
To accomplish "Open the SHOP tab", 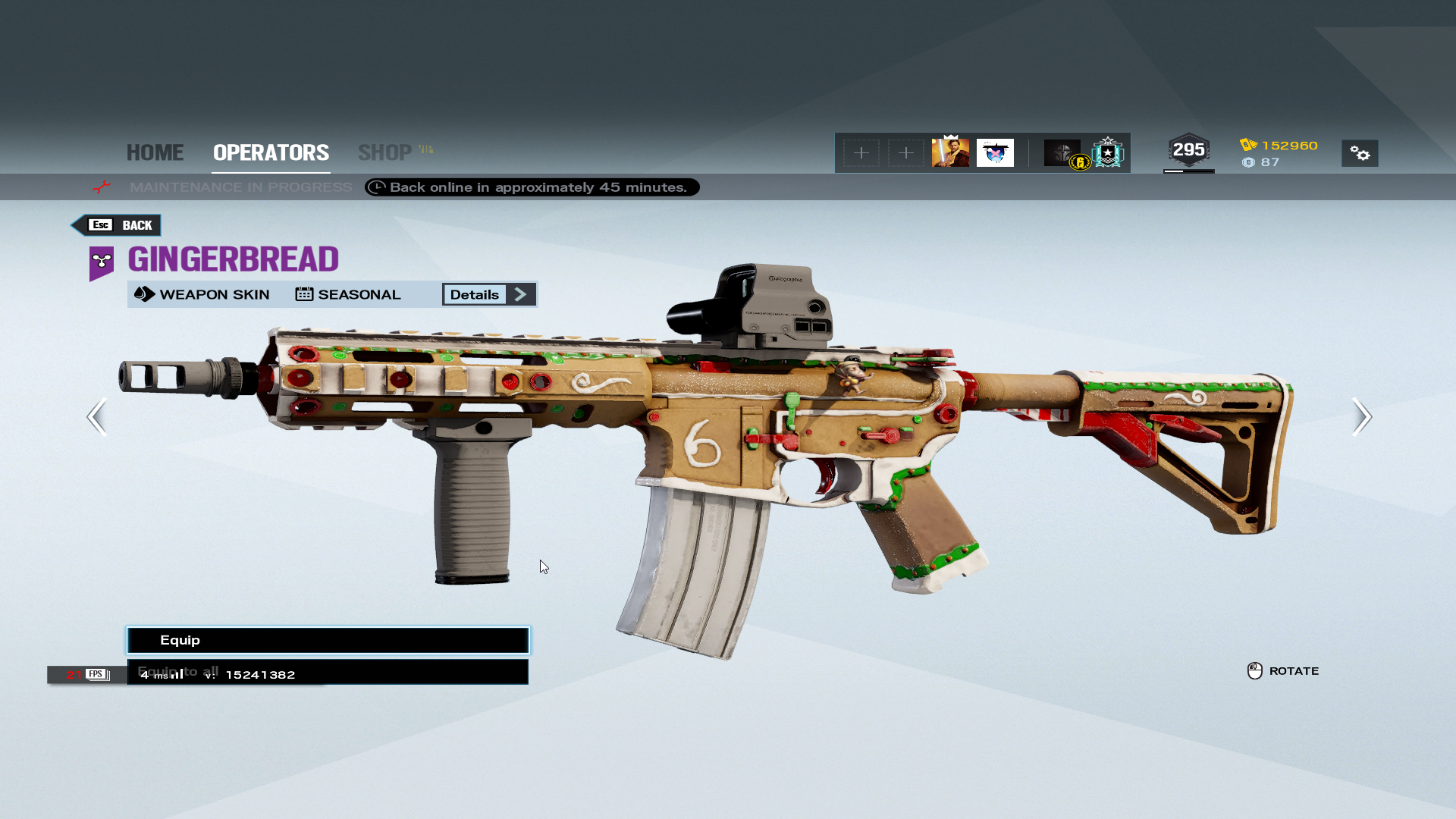I will 385,152.
